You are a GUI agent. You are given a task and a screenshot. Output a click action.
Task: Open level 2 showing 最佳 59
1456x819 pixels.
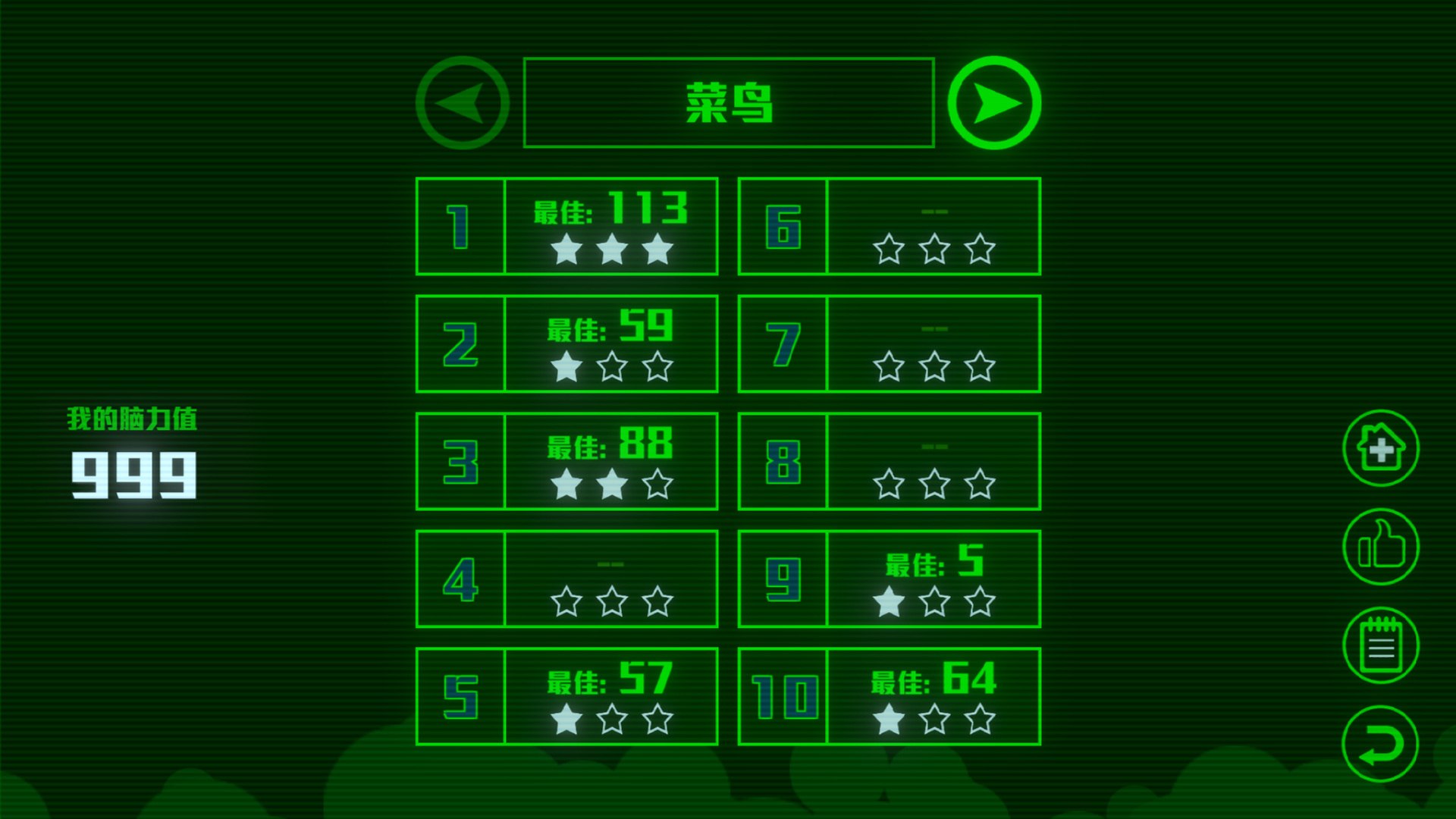pyautogui.click(x=567, y=344)
